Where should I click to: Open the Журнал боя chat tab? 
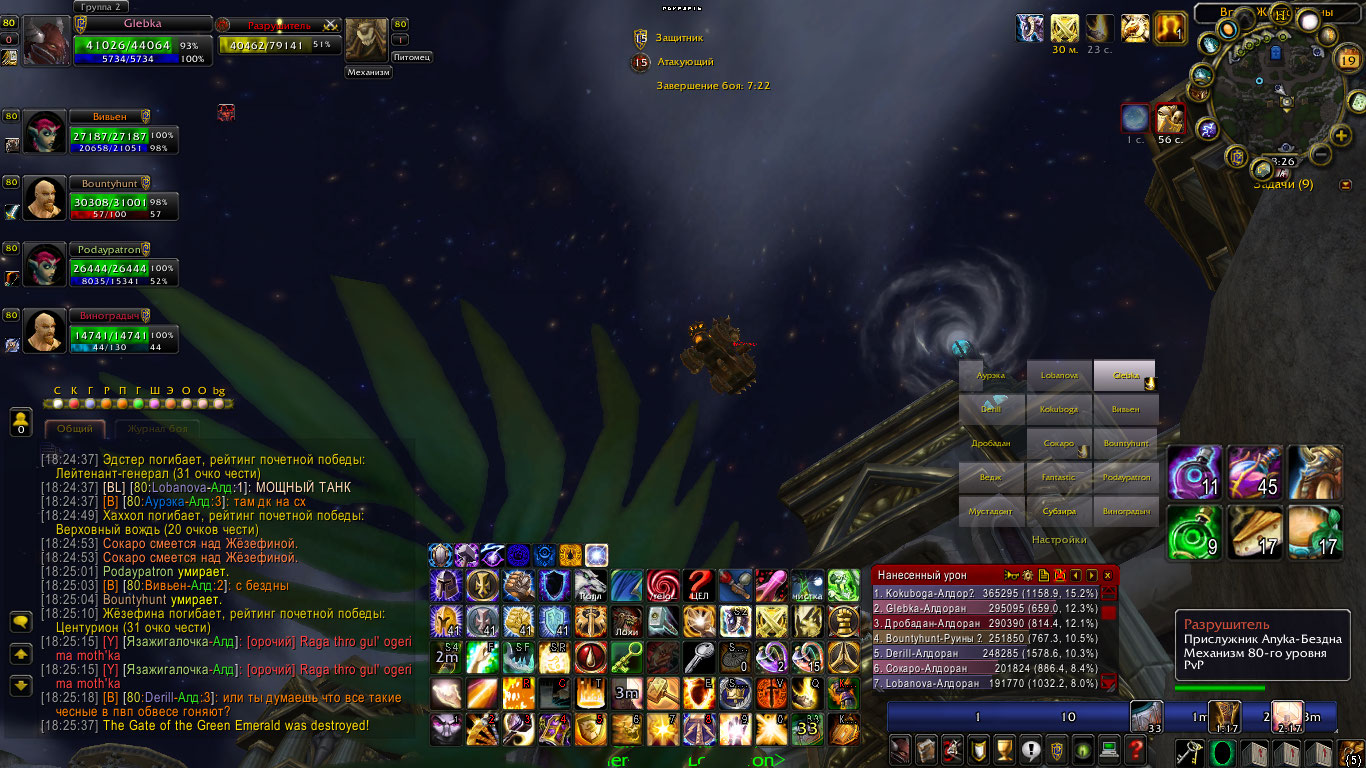pos(156,429)
